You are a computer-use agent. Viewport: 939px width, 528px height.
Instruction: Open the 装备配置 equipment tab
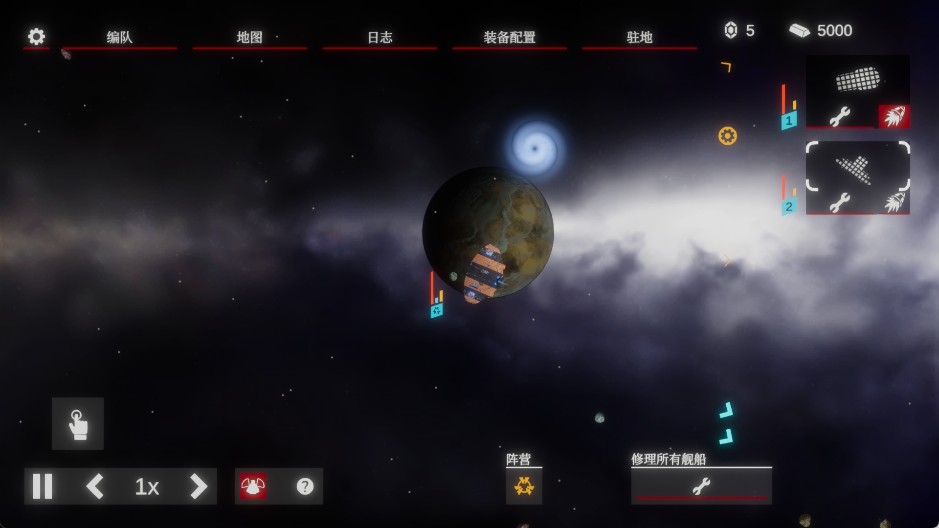click(x=510, y=38)
